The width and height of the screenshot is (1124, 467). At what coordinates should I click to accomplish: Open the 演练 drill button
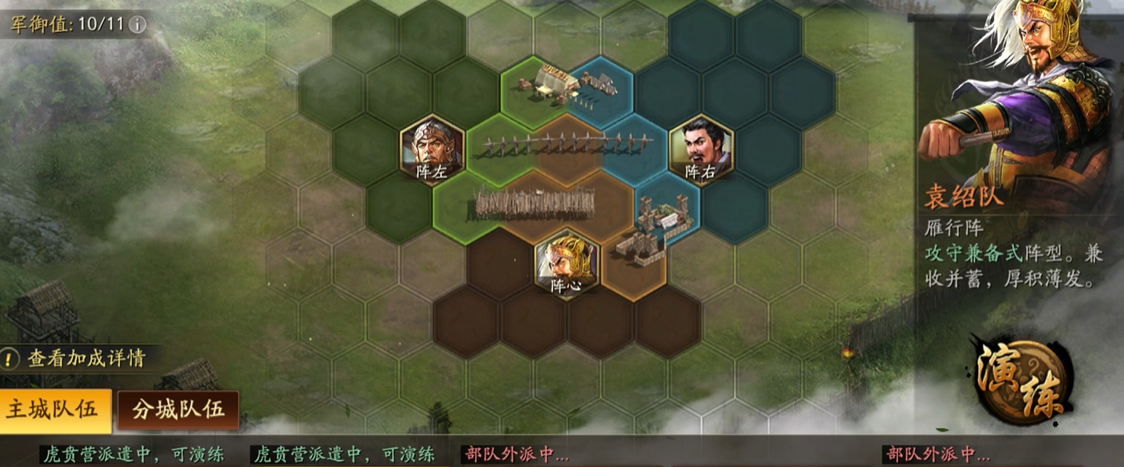click(x=1020, y=378)
